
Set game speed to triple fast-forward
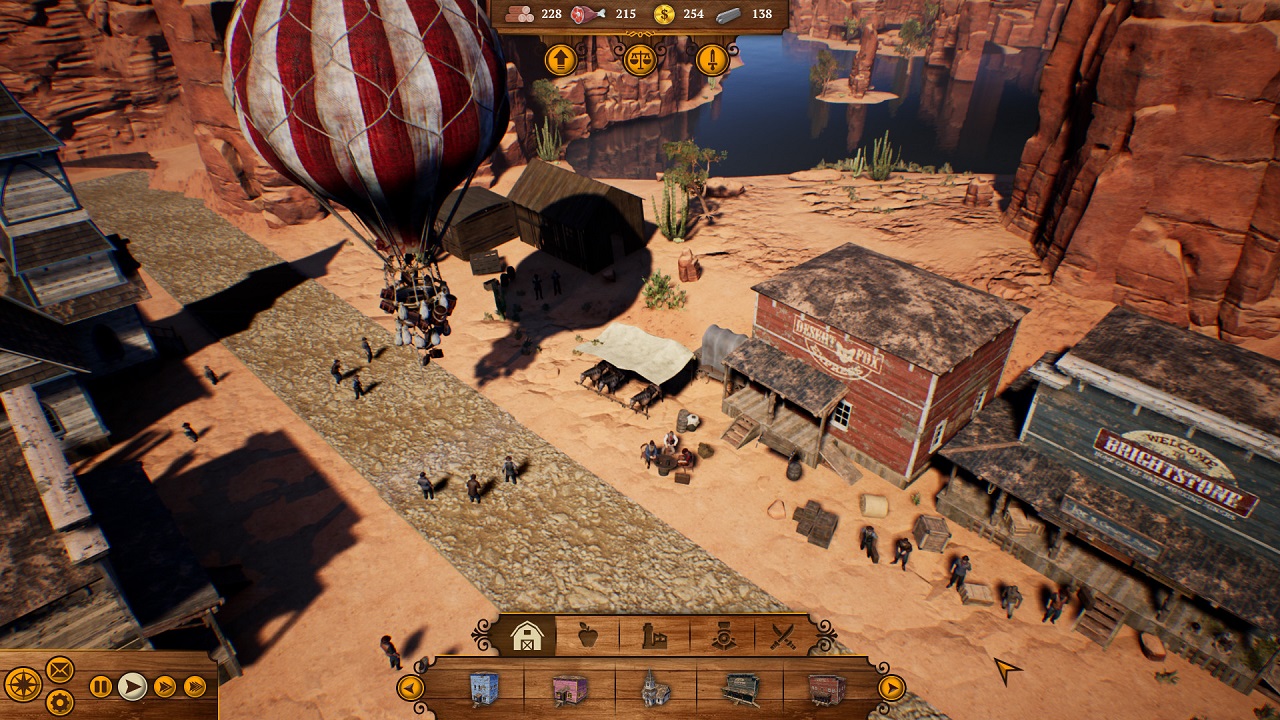point(195,687)
